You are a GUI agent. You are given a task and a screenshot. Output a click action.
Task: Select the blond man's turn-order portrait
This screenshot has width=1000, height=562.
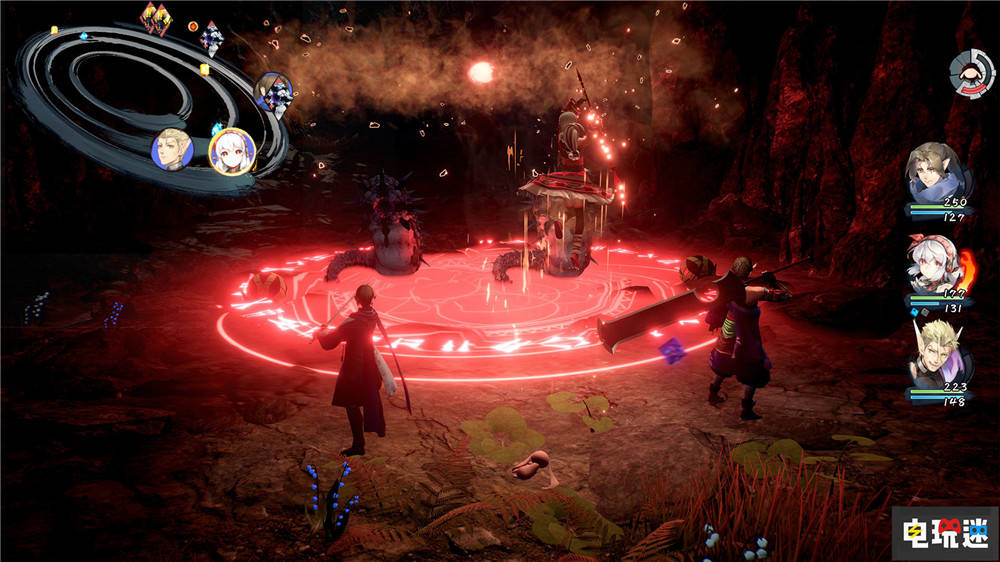172,149
